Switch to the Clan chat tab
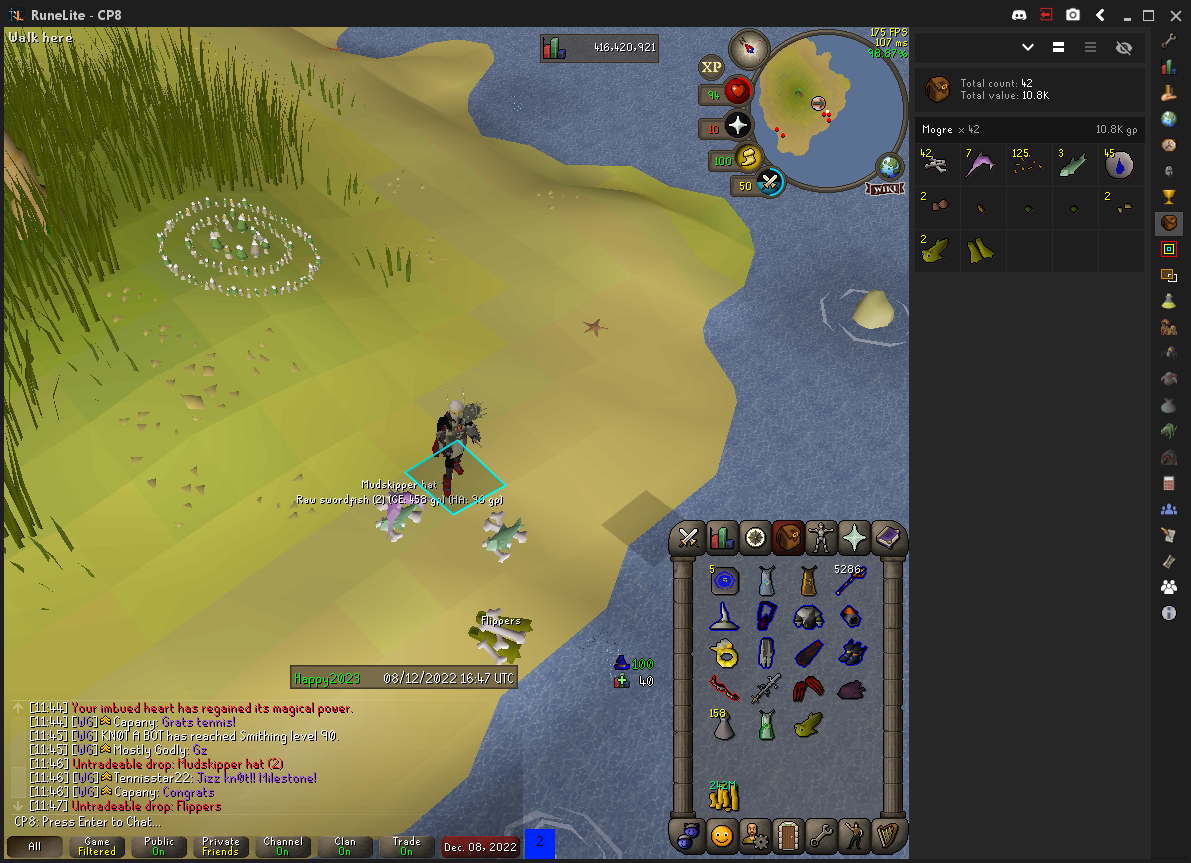Image resolution: width=1191 pixels, height=863 pixels. 344,846
